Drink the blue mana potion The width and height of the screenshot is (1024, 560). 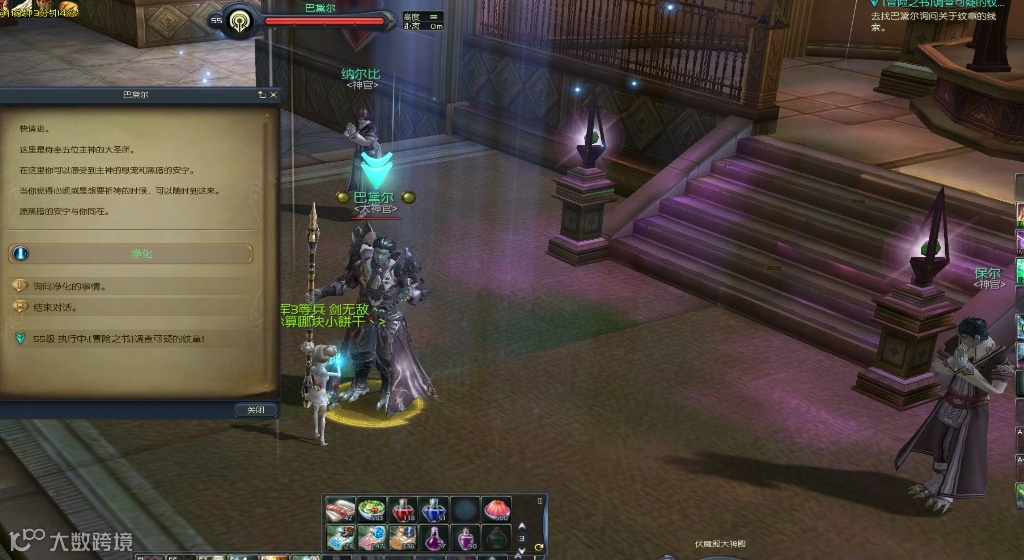click(x=434, y=510)
